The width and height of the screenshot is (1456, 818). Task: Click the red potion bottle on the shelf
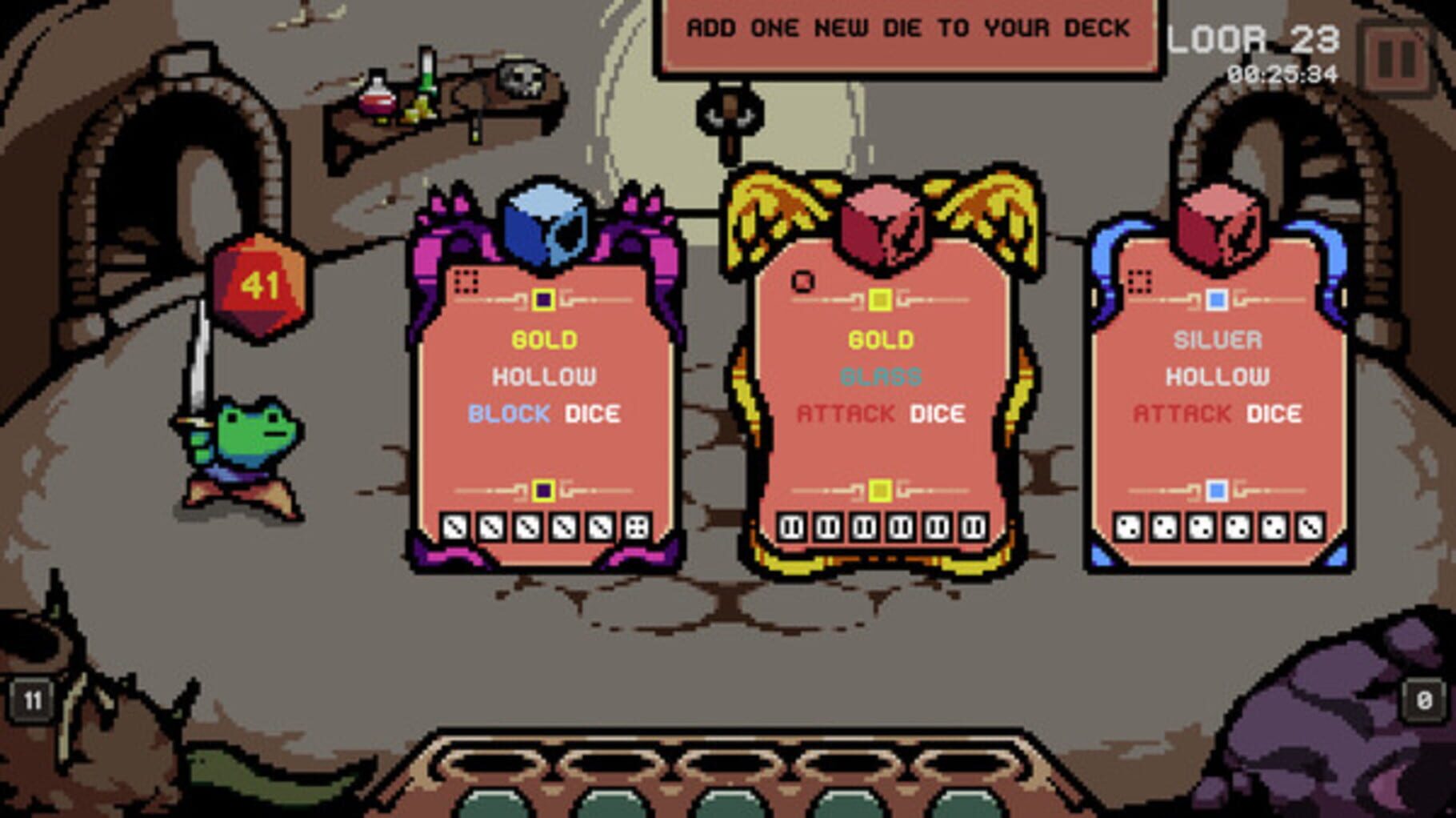pos(378,104)
